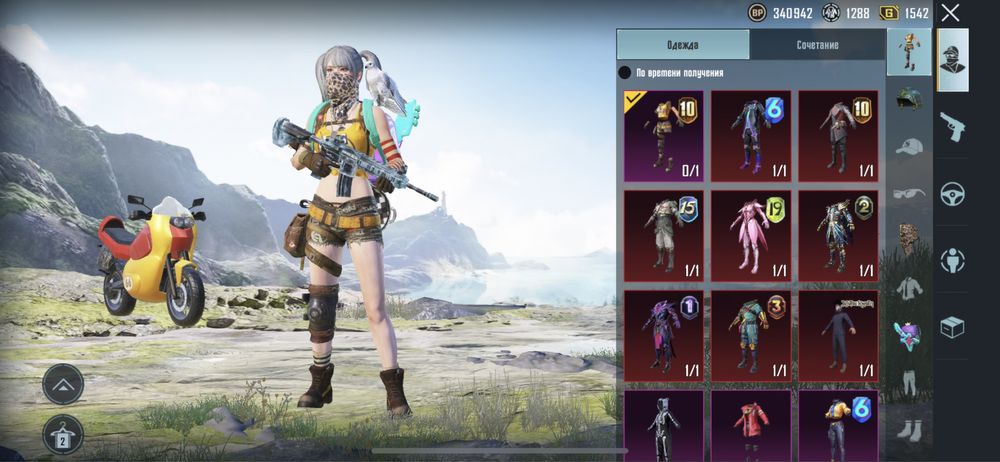Open the Сочетание tab
Screen dimensions: 1000x462
pyautogui.click(x=817, y=45)
